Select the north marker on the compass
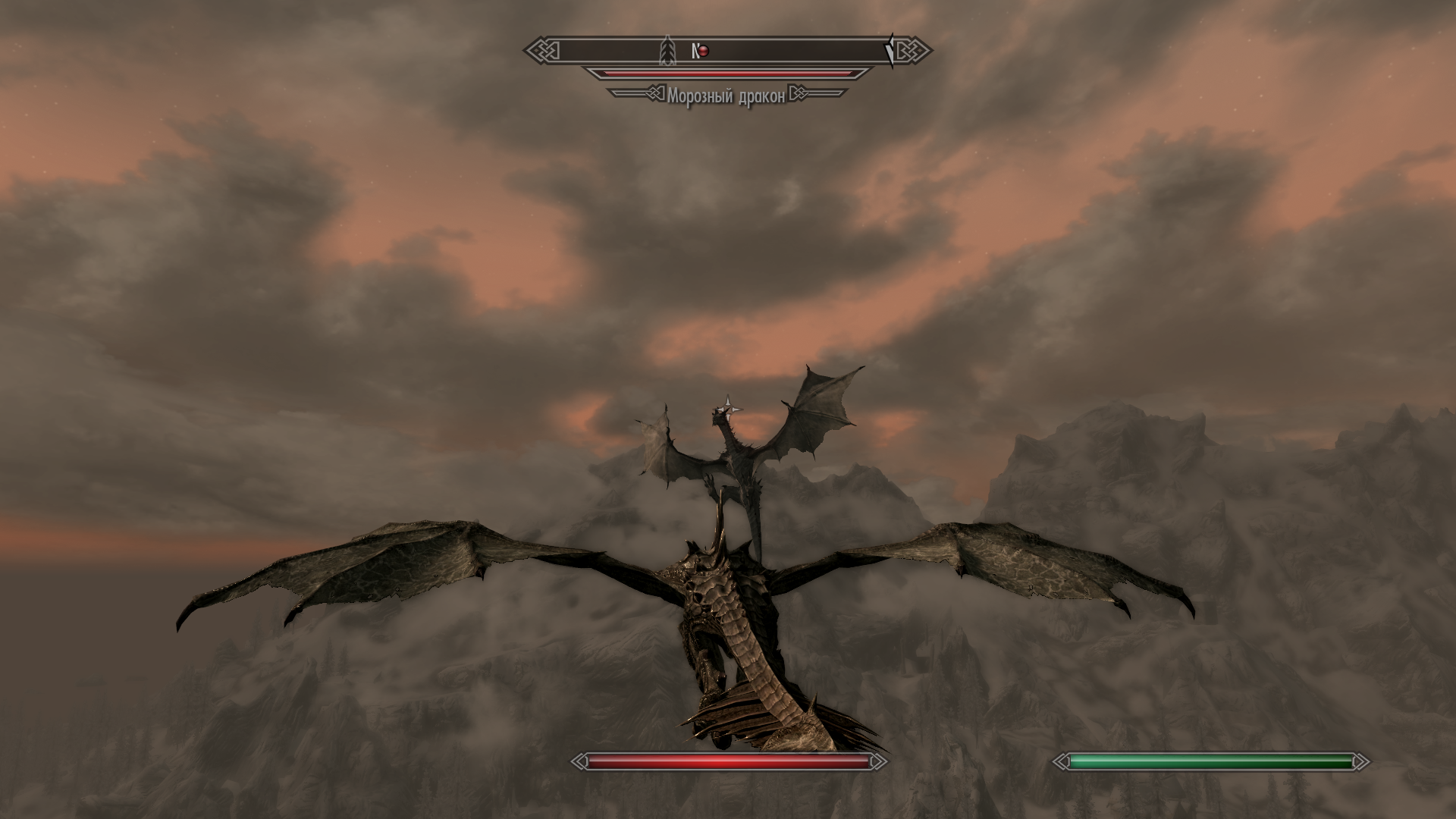 coord(694,51)
